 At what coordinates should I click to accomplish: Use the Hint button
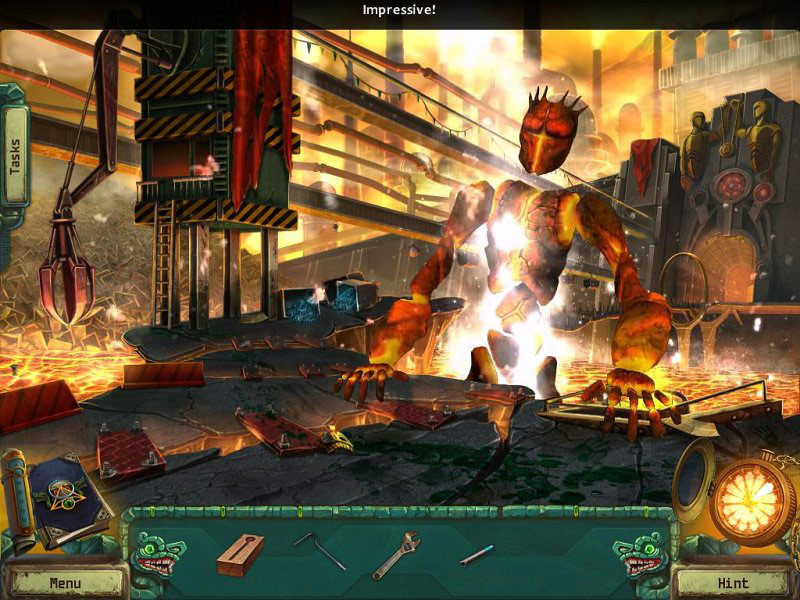(734, 582)
